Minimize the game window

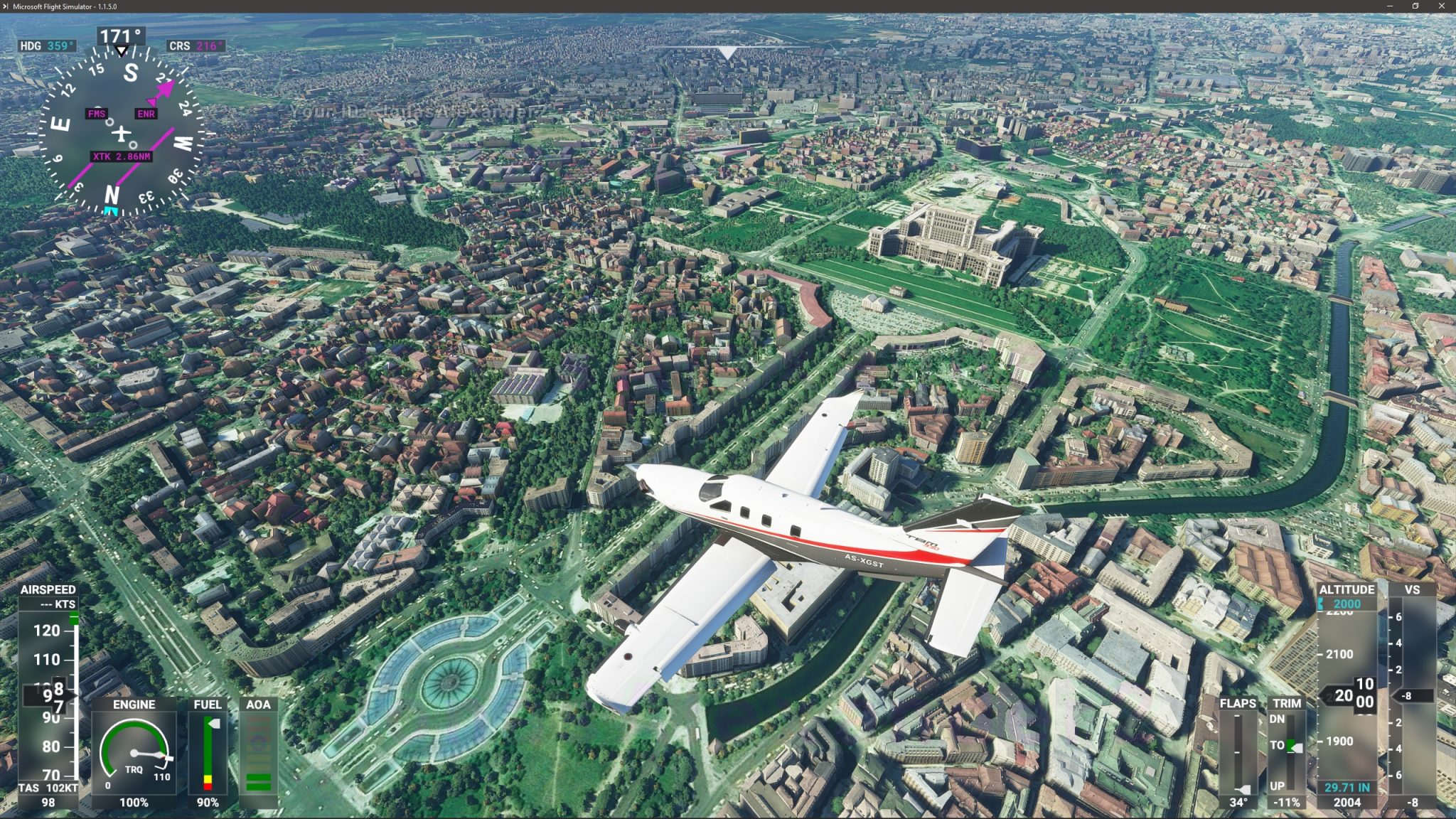(x=1390, y=6)
